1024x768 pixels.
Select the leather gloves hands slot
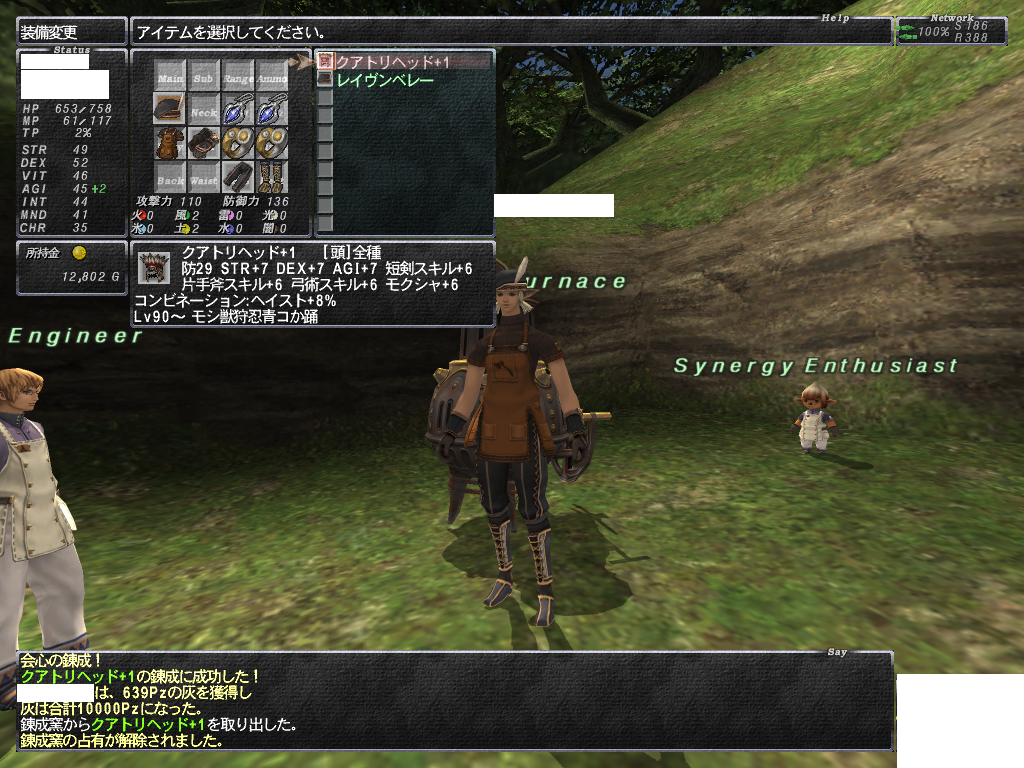203,143
